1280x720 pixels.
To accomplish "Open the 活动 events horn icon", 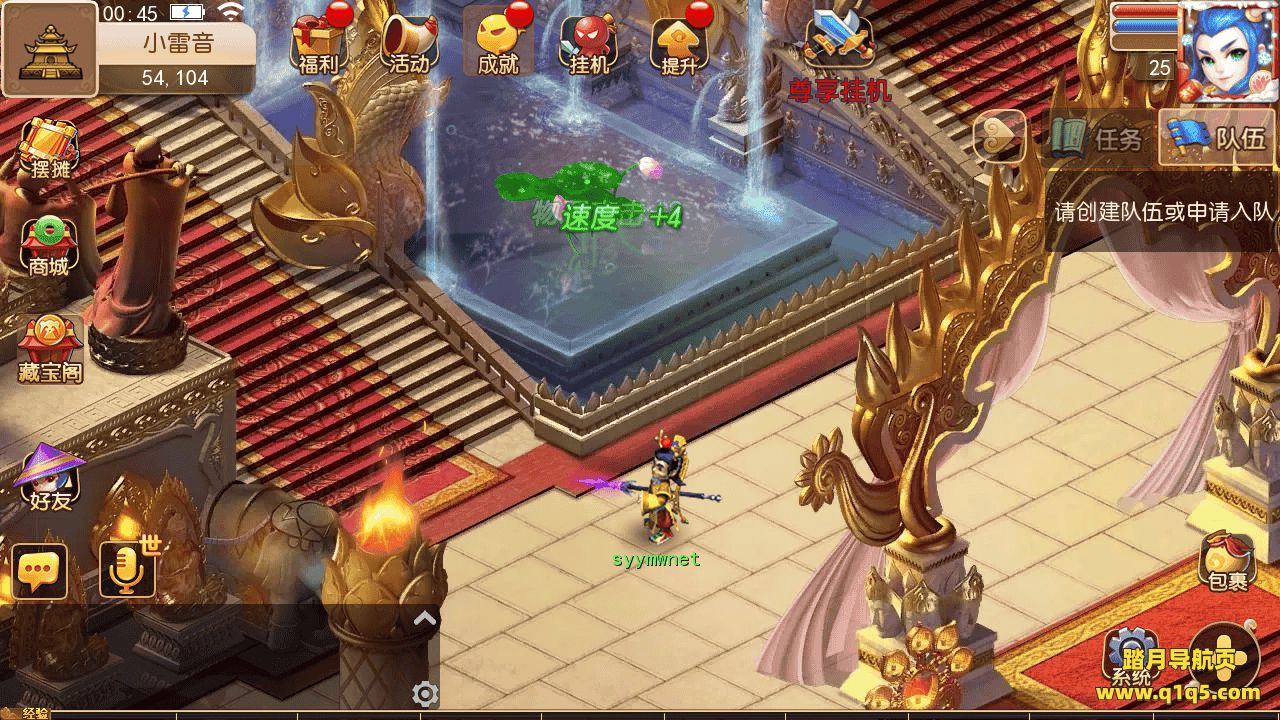I will click(x=409, y=44).
